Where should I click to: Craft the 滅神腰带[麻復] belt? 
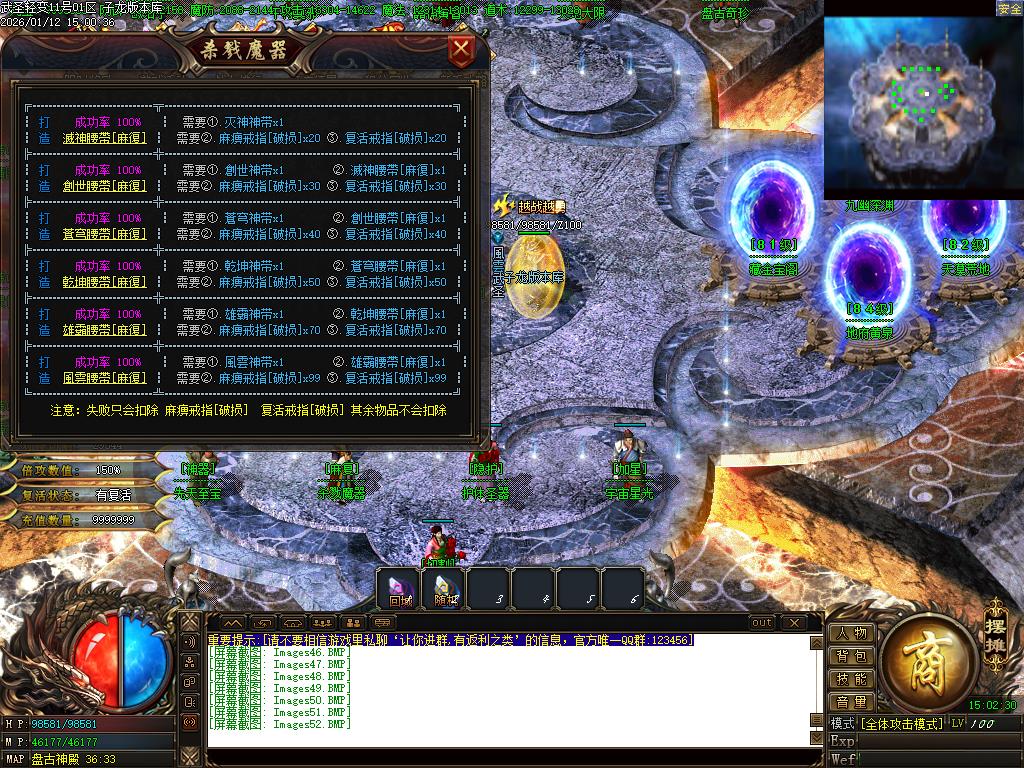(x=104, y=138)
